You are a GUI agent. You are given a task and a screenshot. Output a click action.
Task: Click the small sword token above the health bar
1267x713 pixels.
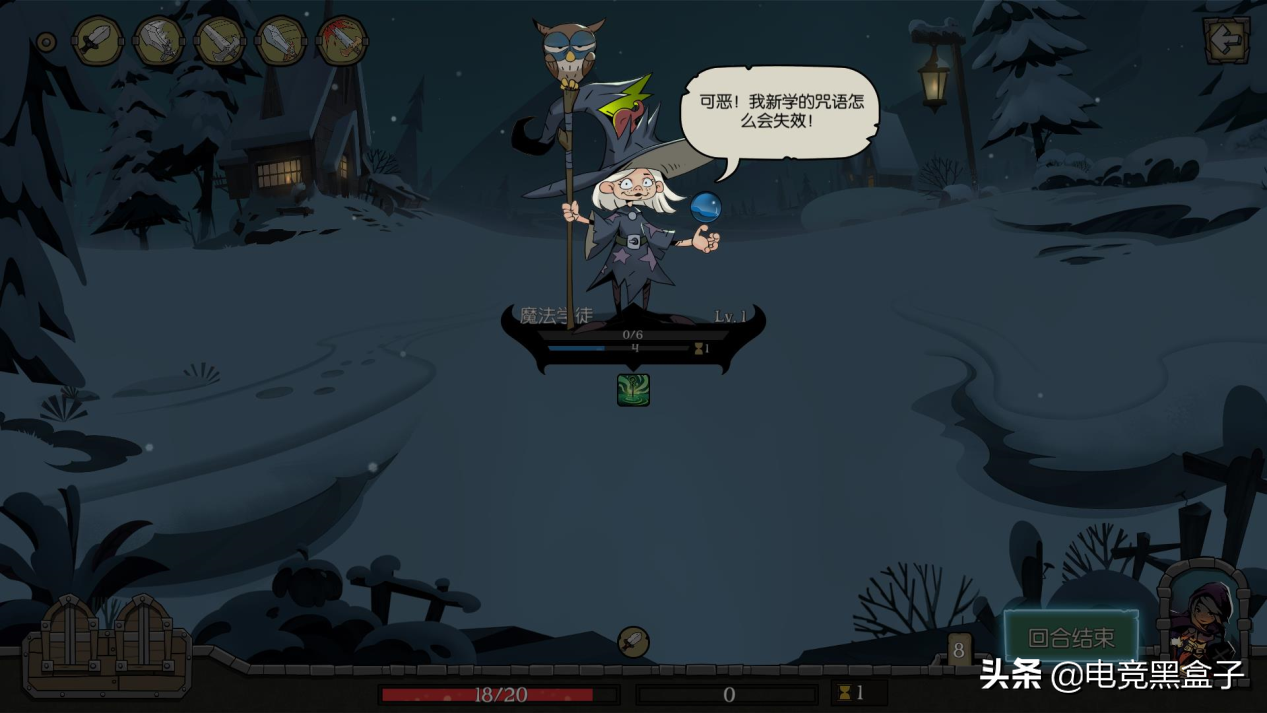[633, 642]
